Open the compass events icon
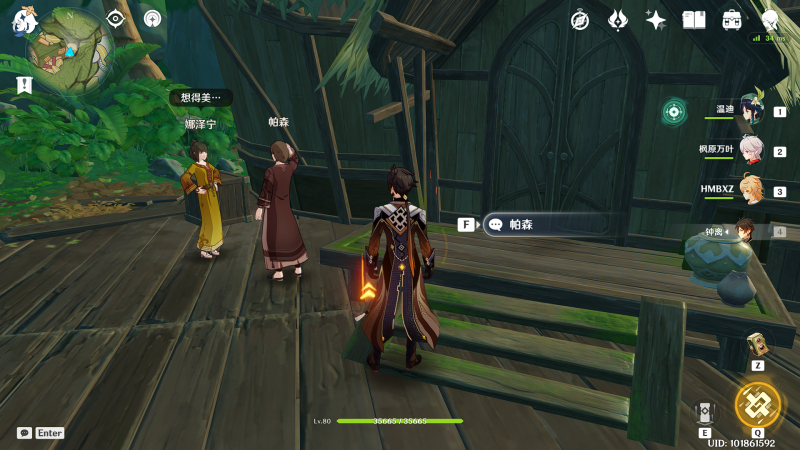The height and width of the screenshot is (450, 800). tap(580, 20)
